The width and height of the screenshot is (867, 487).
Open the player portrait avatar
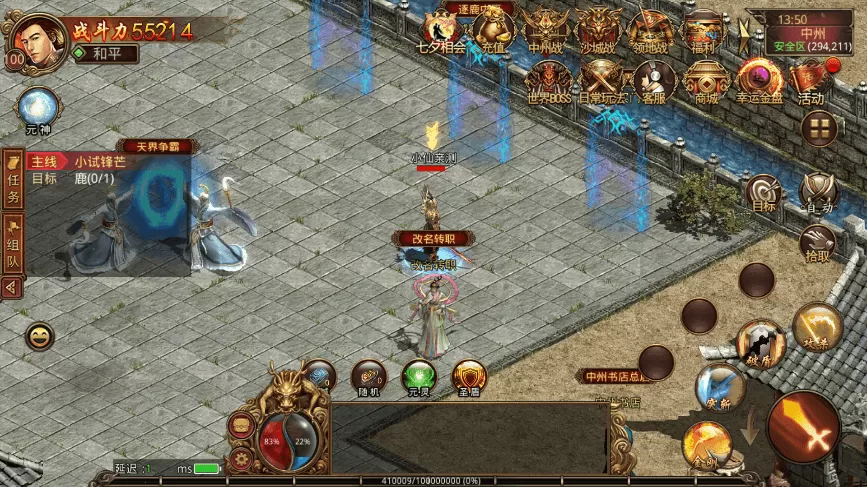tap(34, 41)
